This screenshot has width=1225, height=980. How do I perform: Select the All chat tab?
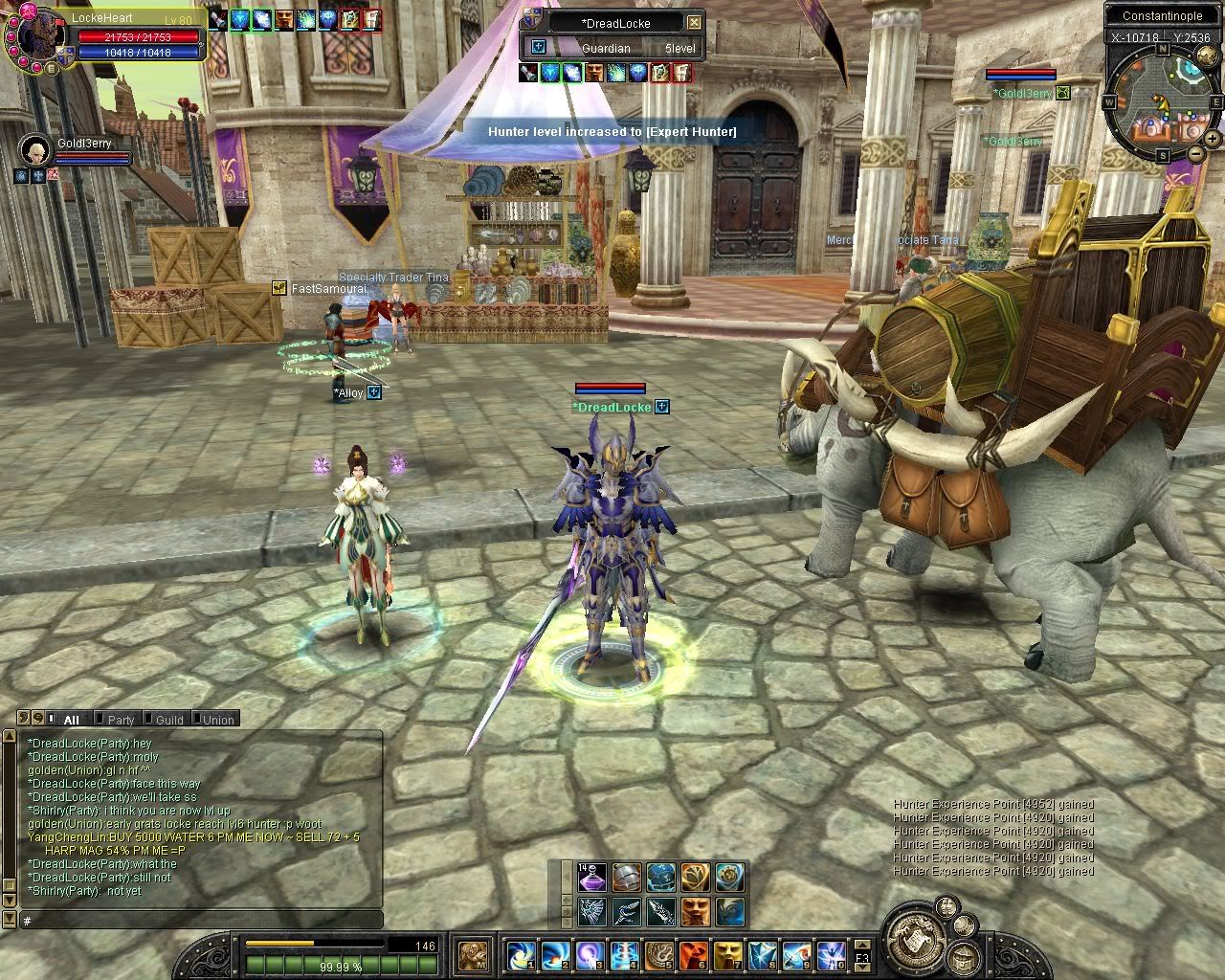(71, 720)
